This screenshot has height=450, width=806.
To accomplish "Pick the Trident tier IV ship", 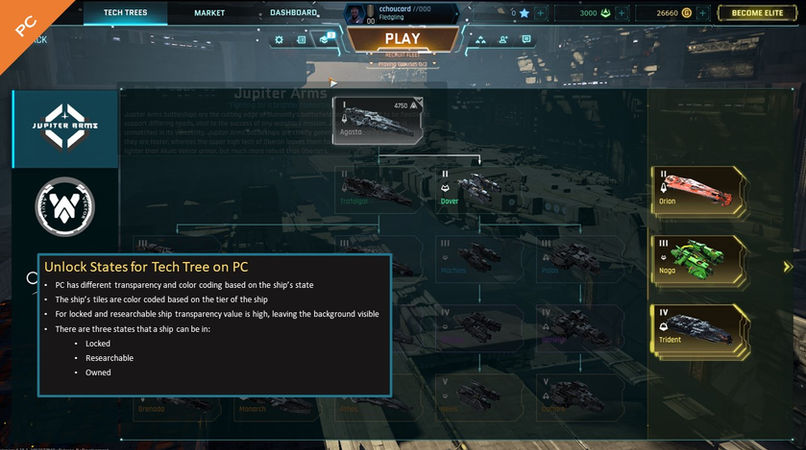I will (697, 326).
